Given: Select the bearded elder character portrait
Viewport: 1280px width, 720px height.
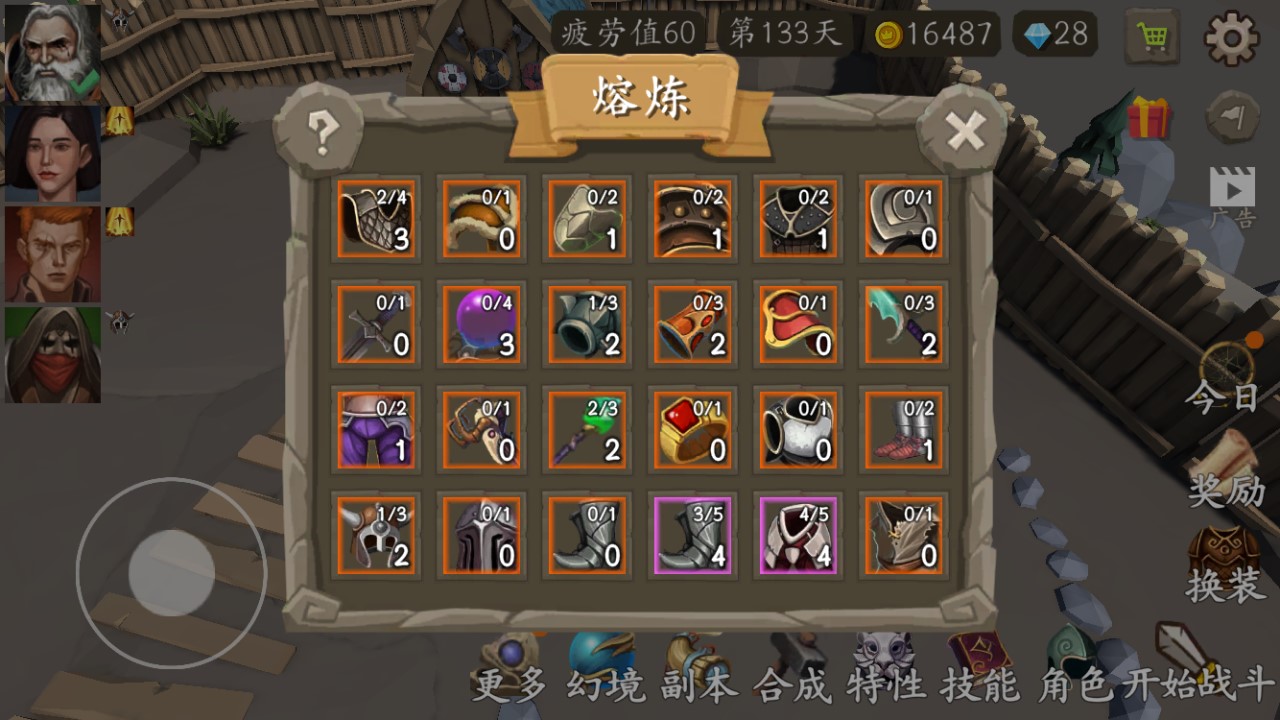Looking at the screenshot, I should 51,50.
